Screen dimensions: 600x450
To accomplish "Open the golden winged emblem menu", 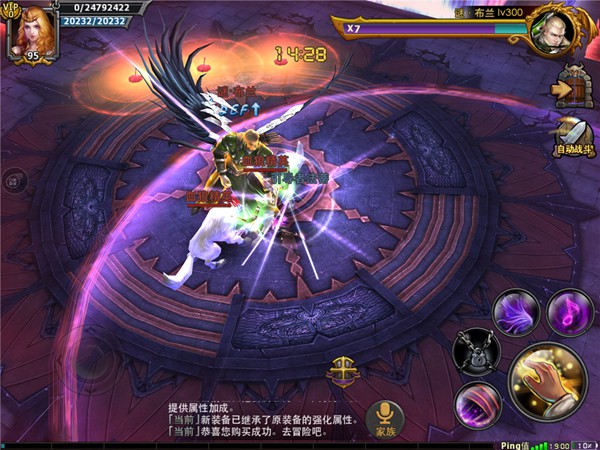I will (342, 369).
